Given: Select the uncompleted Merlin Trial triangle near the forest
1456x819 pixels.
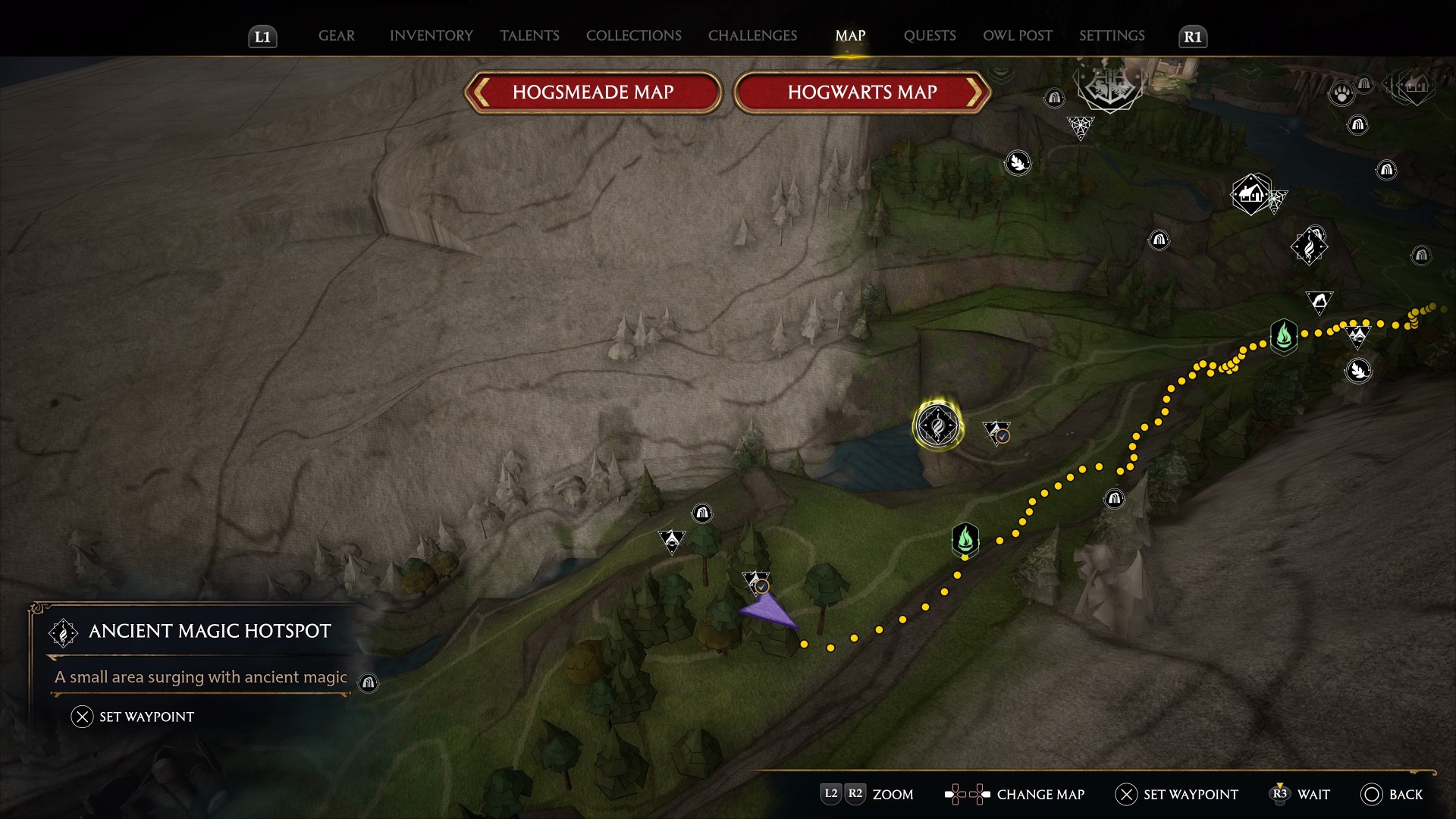Looking at the screenshot, I should tap(671, 540).
